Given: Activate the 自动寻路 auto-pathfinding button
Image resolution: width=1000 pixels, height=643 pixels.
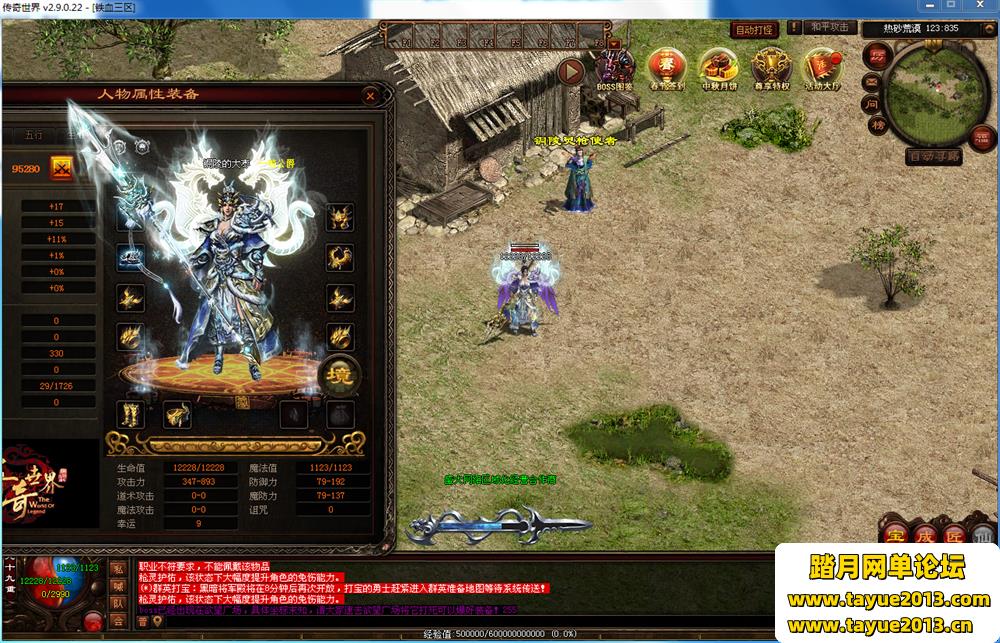Looking at the screenshot, I should click(934, 157).
